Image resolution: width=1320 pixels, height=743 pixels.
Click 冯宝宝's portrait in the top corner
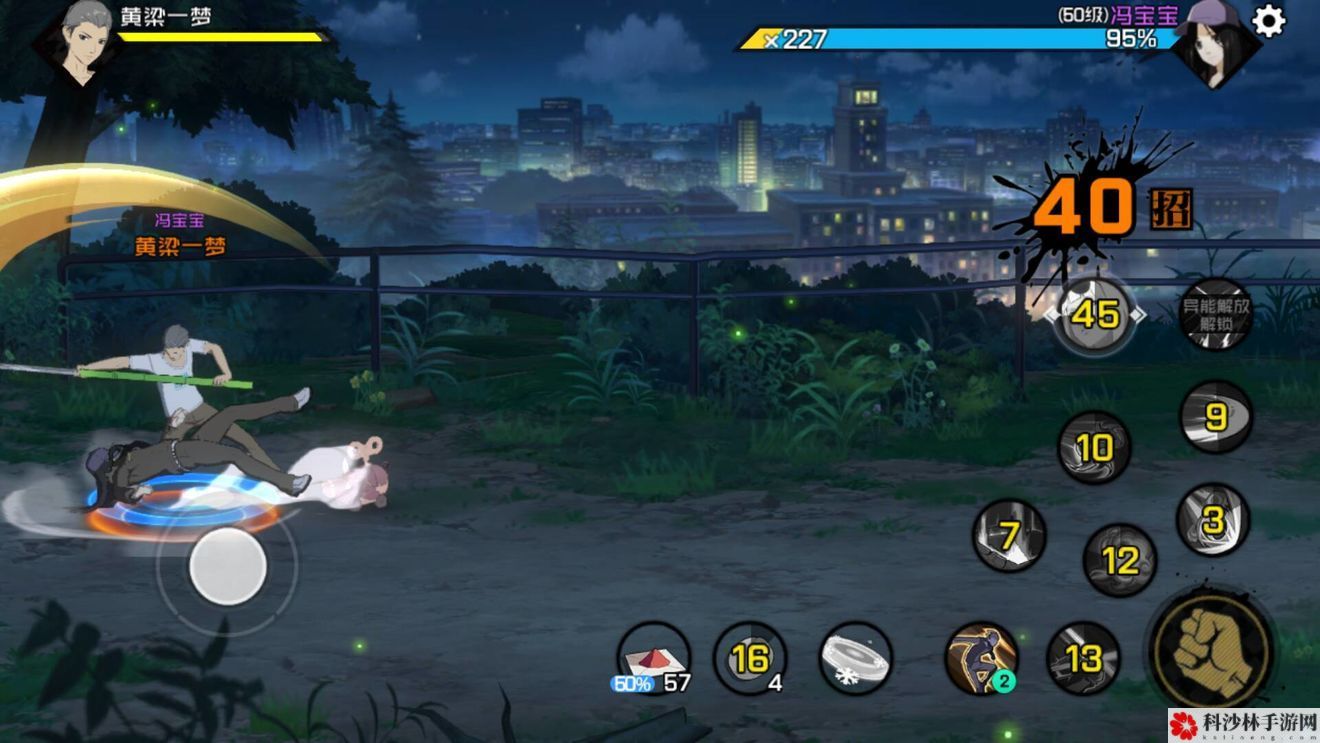tap(1214, 44)
